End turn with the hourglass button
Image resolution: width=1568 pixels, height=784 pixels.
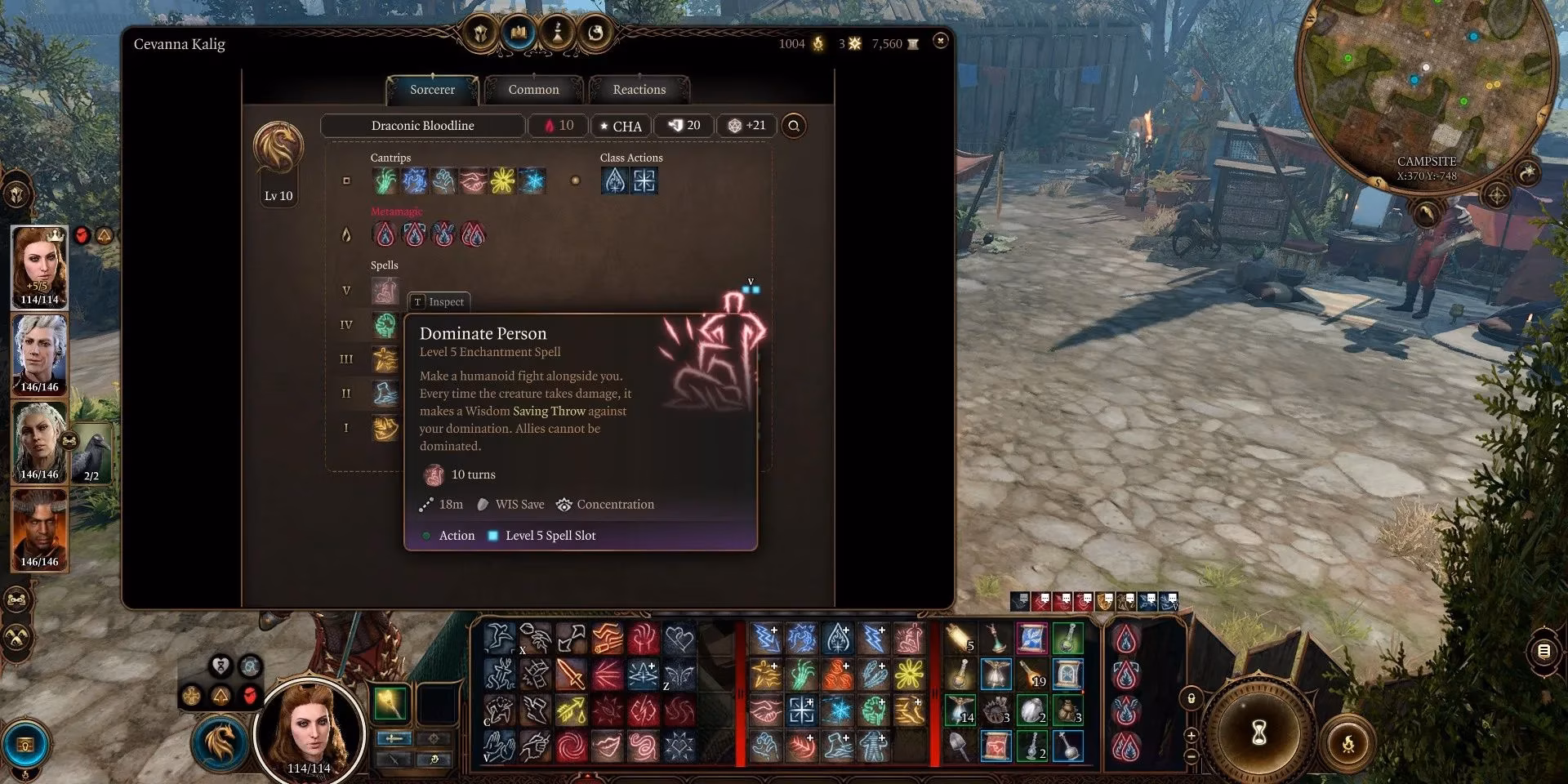click(1259, 733)
